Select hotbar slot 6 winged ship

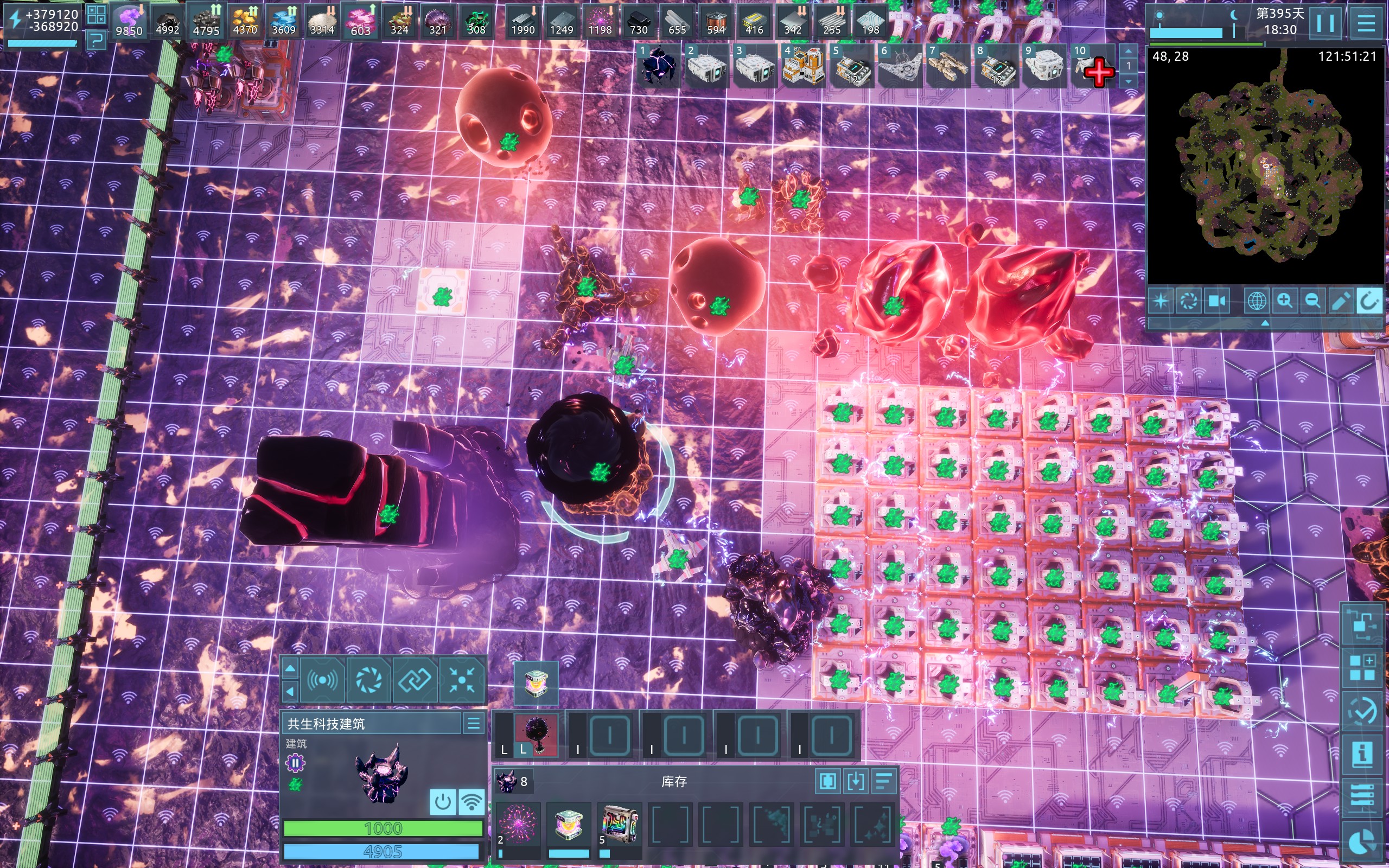899,67
